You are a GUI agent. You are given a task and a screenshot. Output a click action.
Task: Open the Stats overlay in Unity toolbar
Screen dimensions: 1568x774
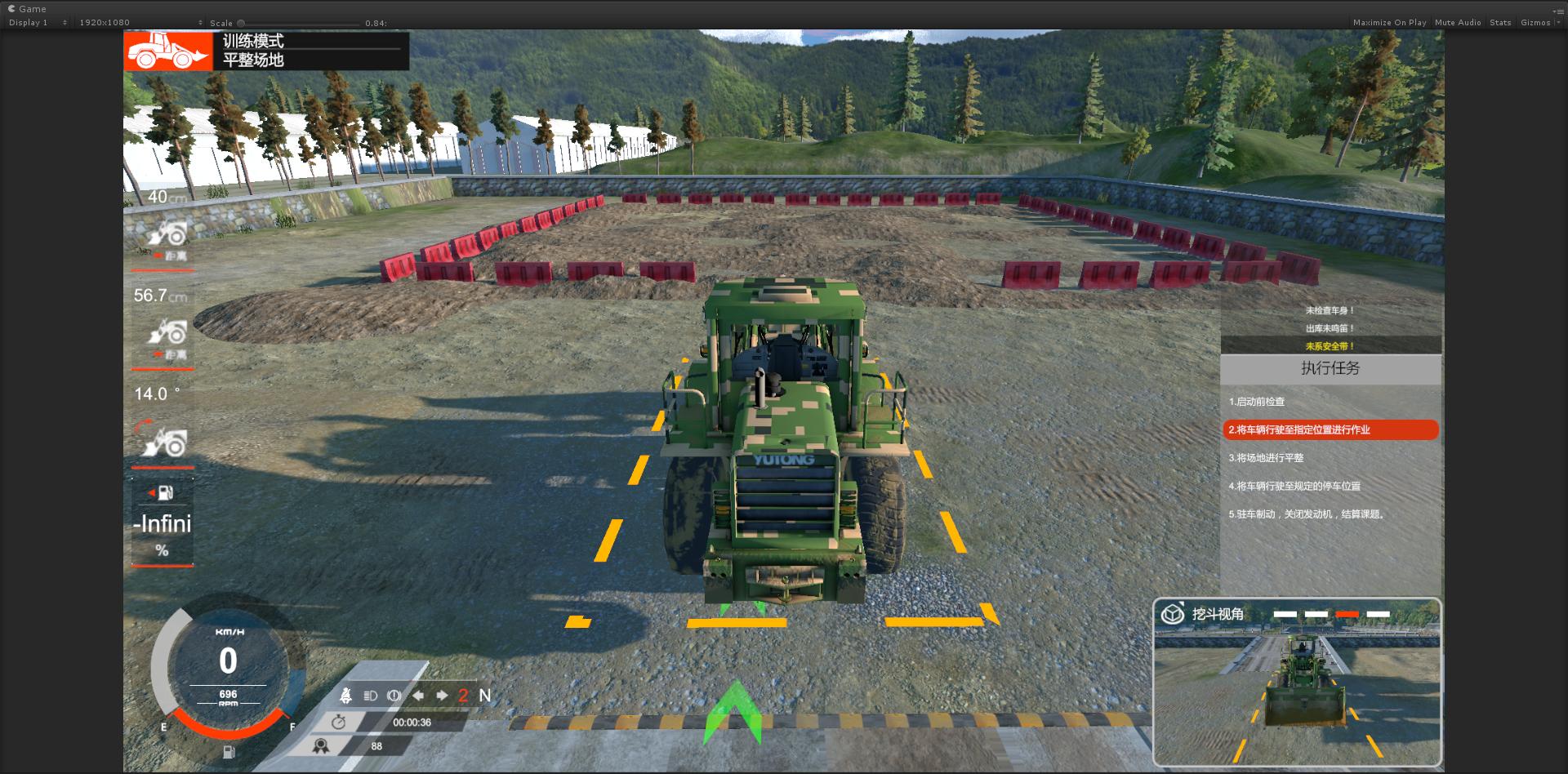(x=1500, y=23)
